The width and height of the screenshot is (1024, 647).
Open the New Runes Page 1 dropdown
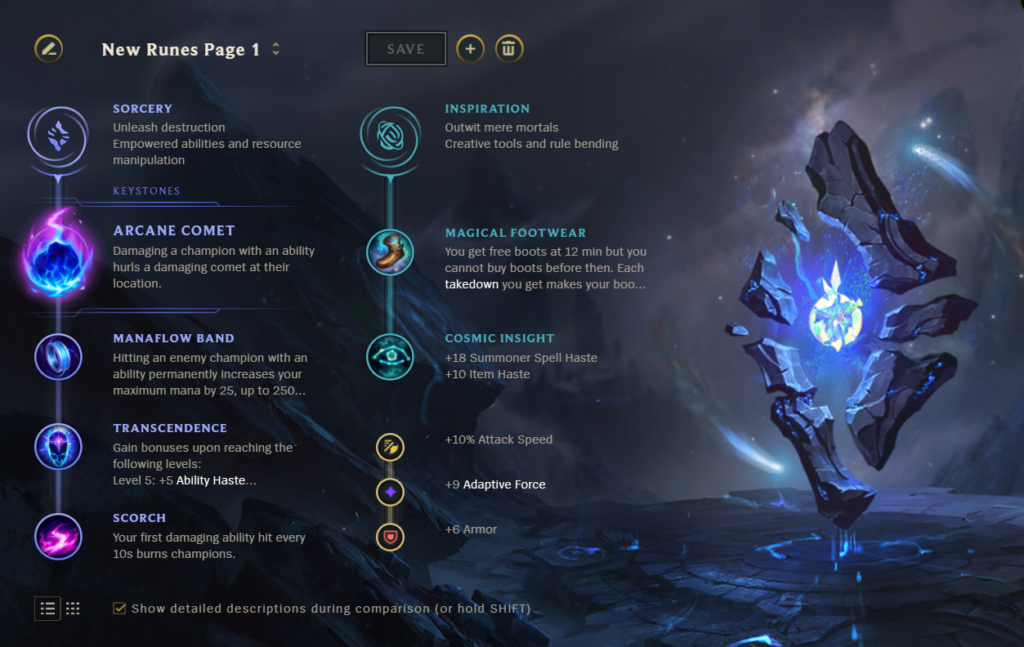pos(276,49)
